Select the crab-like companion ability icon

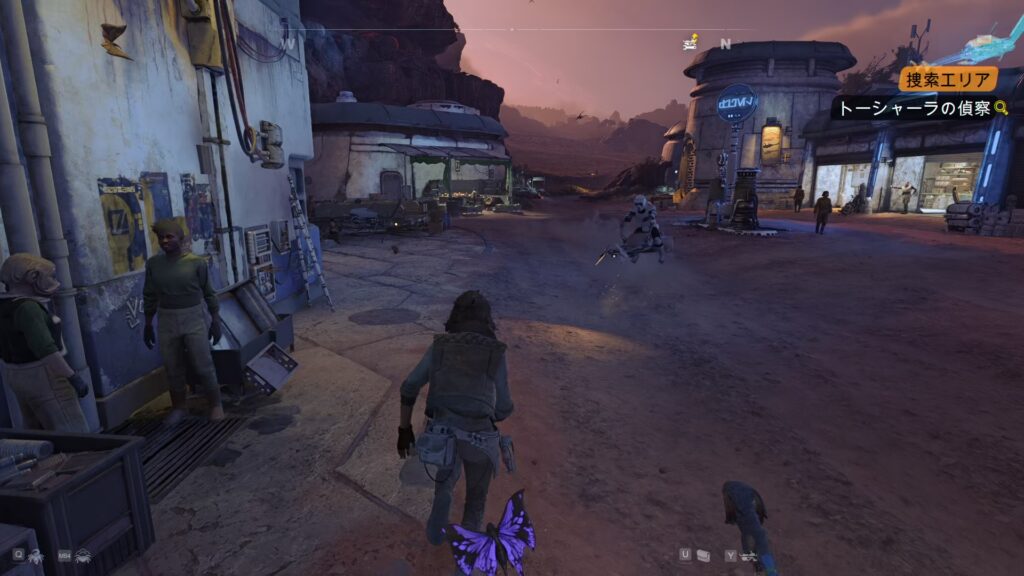point(82,554)
